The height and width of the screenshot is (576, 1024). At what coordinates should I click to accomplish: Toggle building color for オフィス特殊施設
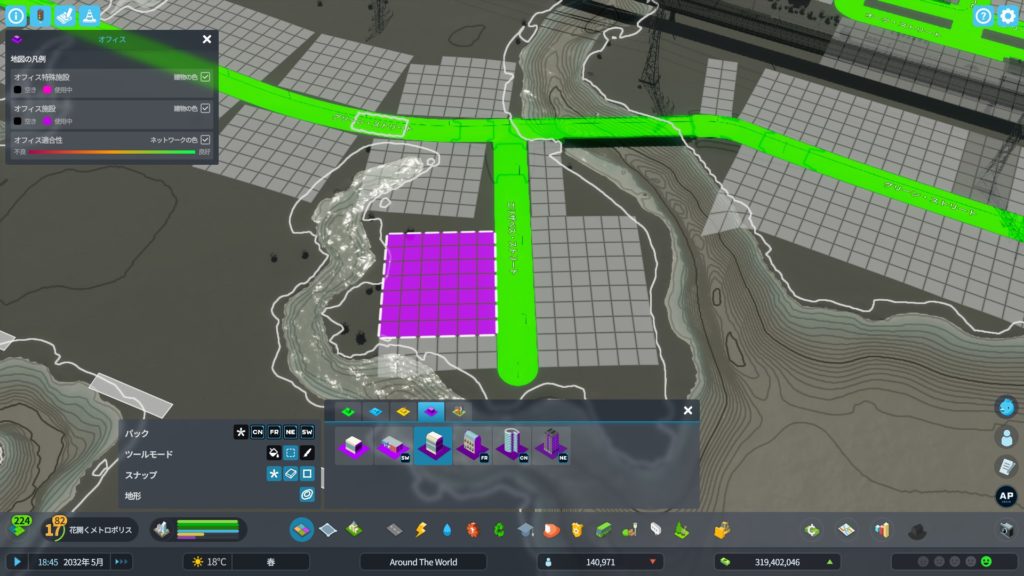(205, 76)
